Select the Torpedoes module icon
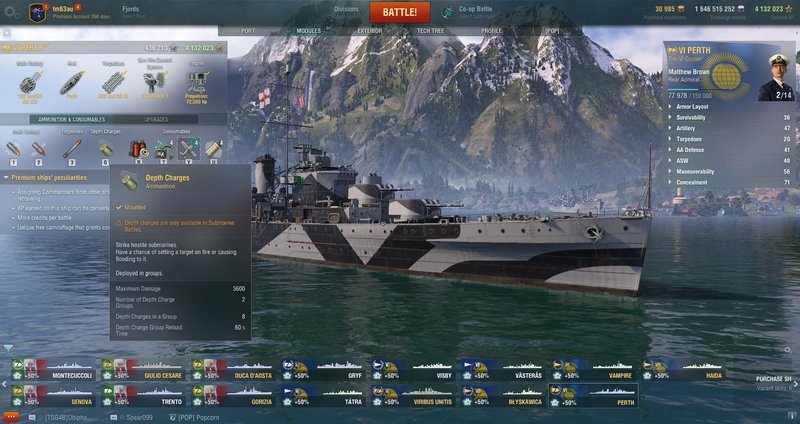This screenshot has width=800, height=424. pos(113,84)
